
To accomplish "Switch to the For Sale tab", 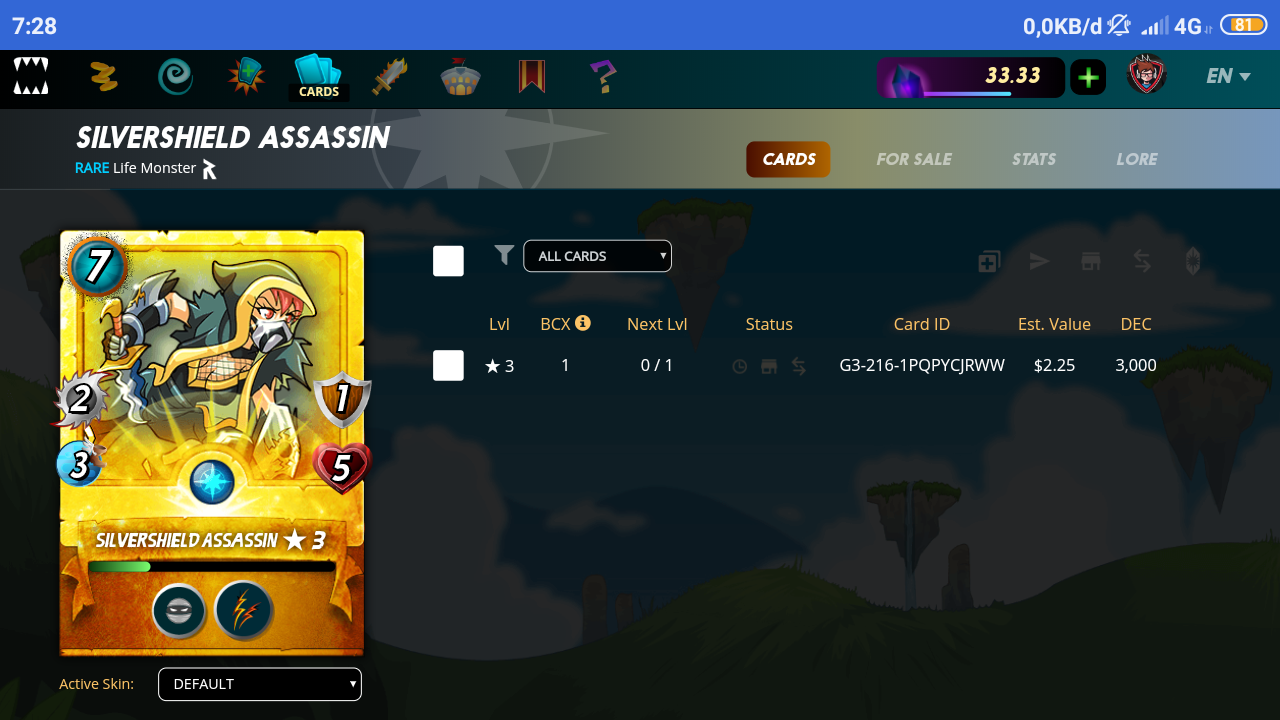I will [x=913, y=159].
